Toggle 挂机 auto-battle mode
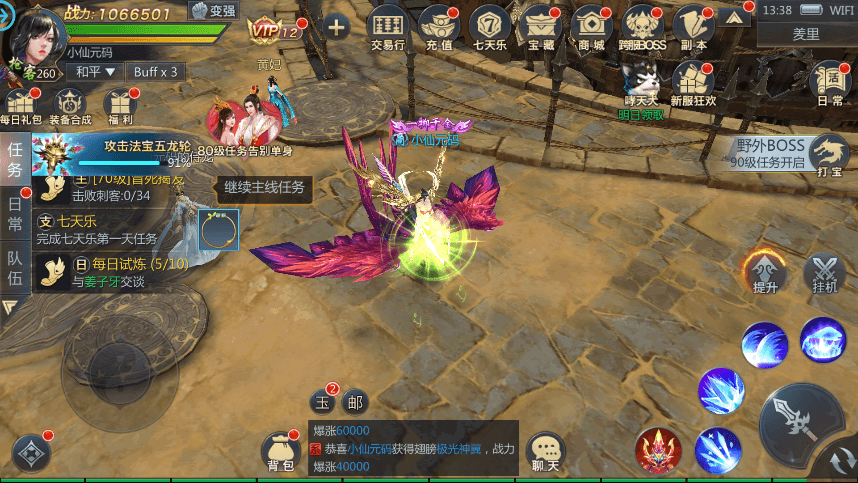 825,271
